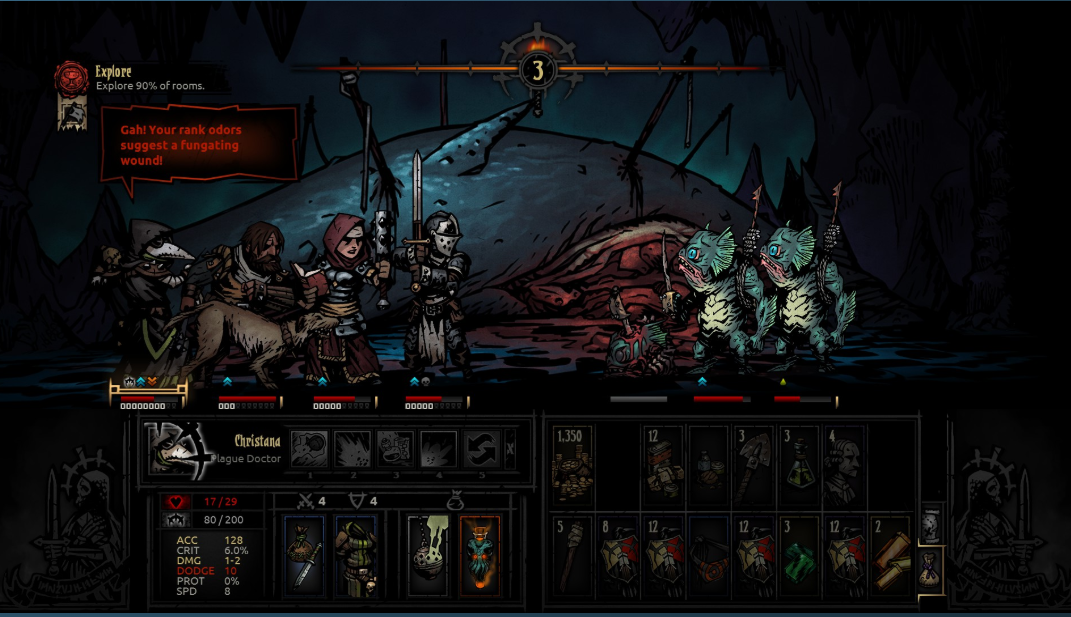Choose the skill numbered 2 on the bar

point(352,449)
